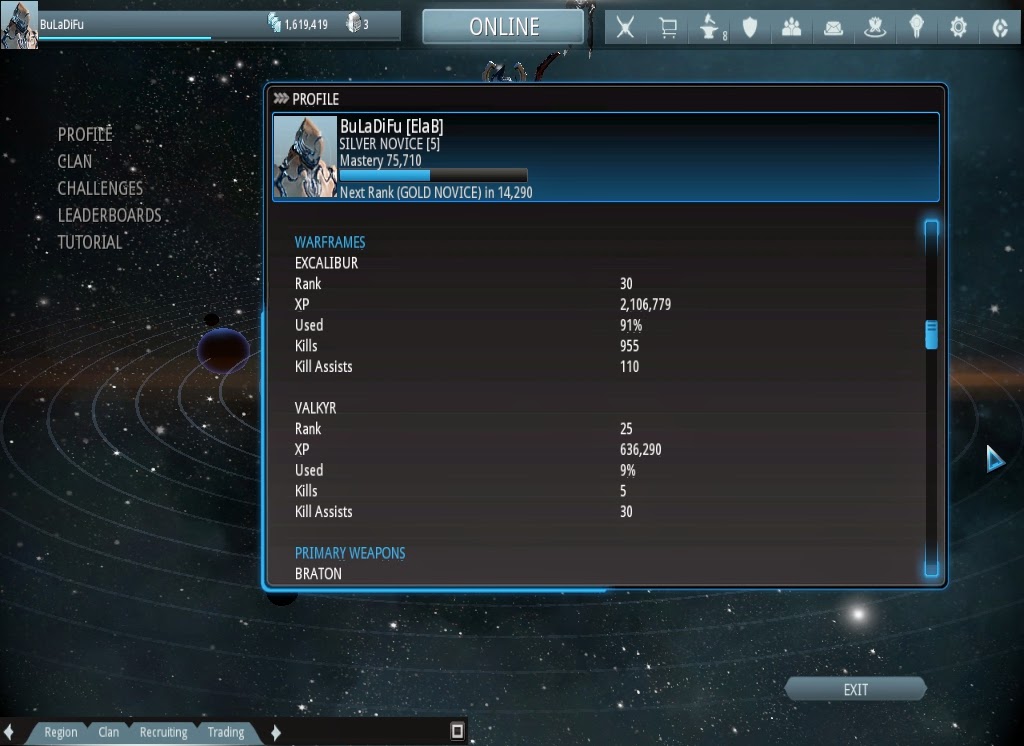Open the foundry anvil icon

709,27
